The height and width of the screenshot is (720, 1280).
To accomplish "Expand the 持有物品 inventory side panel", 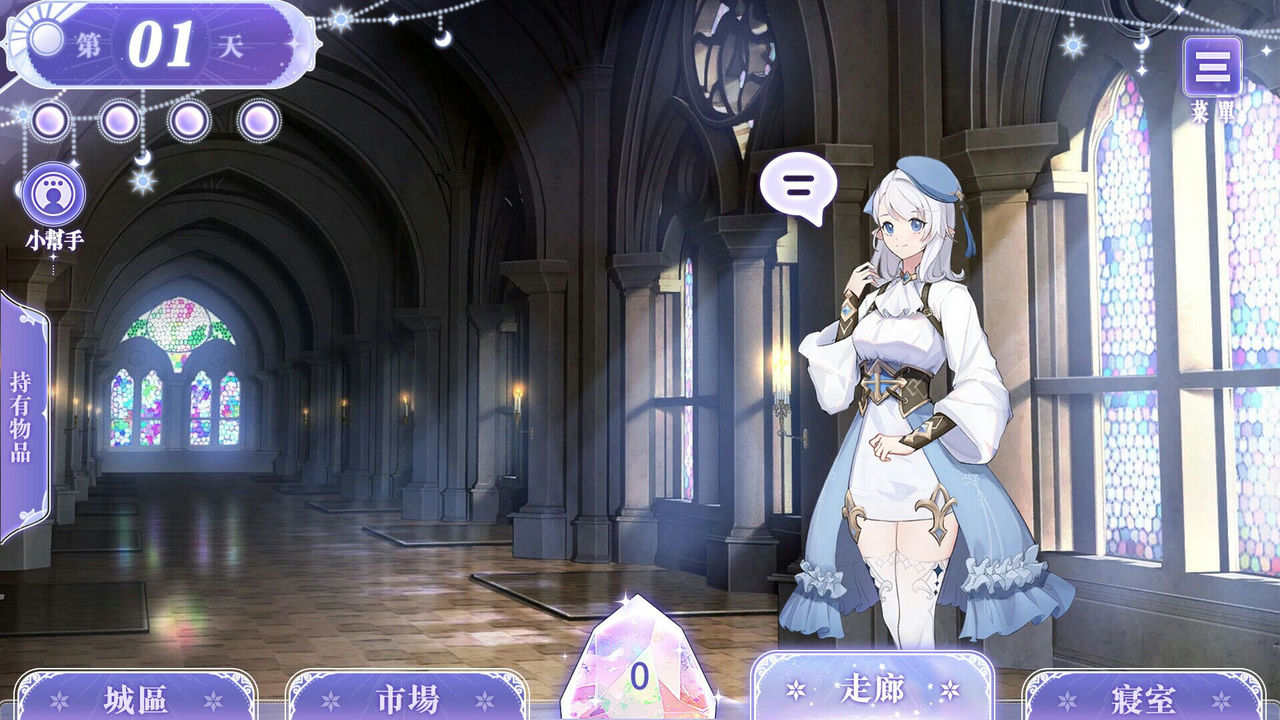I will click(22, 415).
